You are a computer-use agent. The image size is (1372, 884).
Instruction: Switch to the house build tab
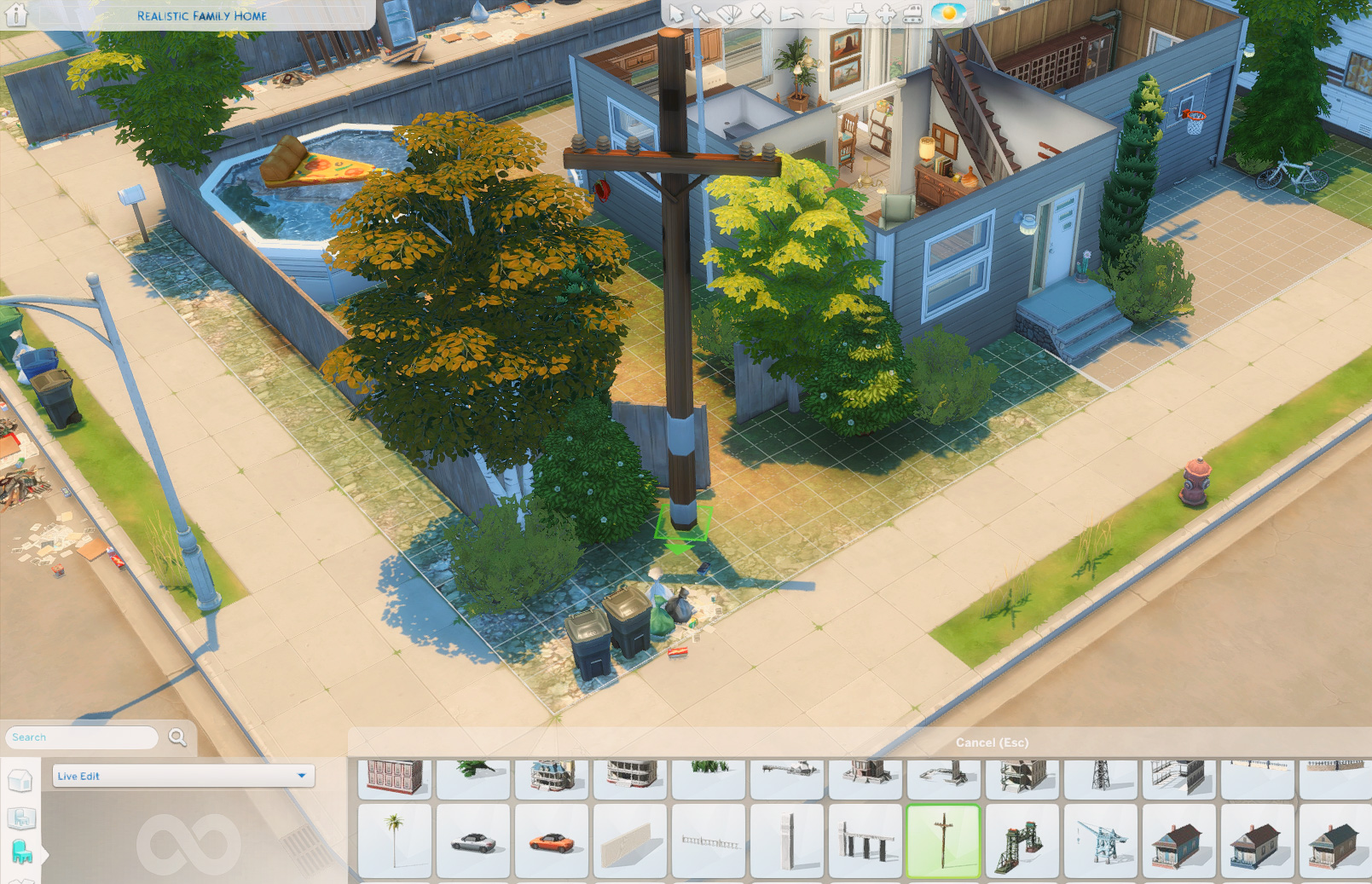coord(20,781)
